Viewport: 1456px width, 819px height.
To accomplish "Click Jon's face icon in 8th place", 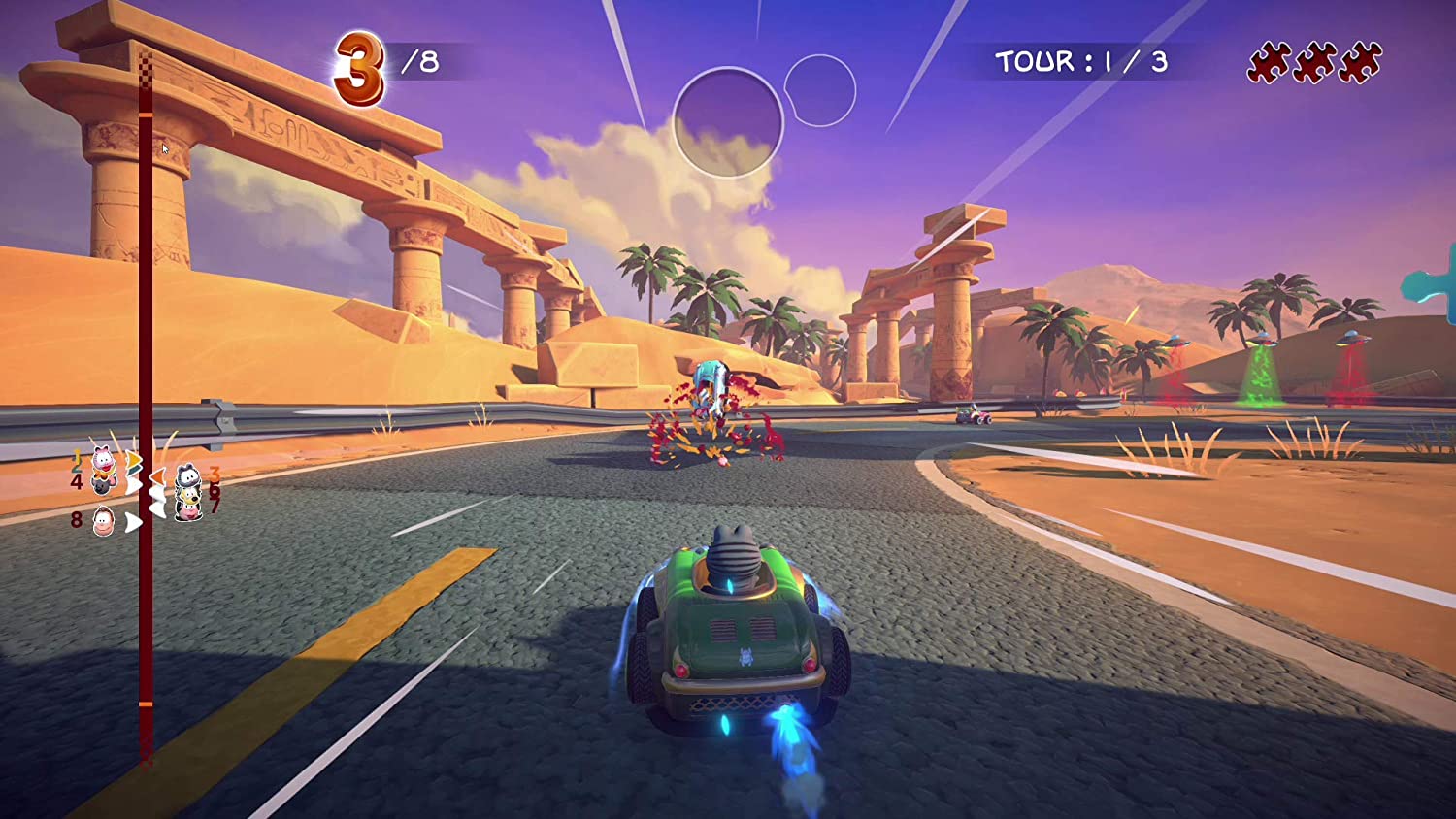I will click(103, 521).
